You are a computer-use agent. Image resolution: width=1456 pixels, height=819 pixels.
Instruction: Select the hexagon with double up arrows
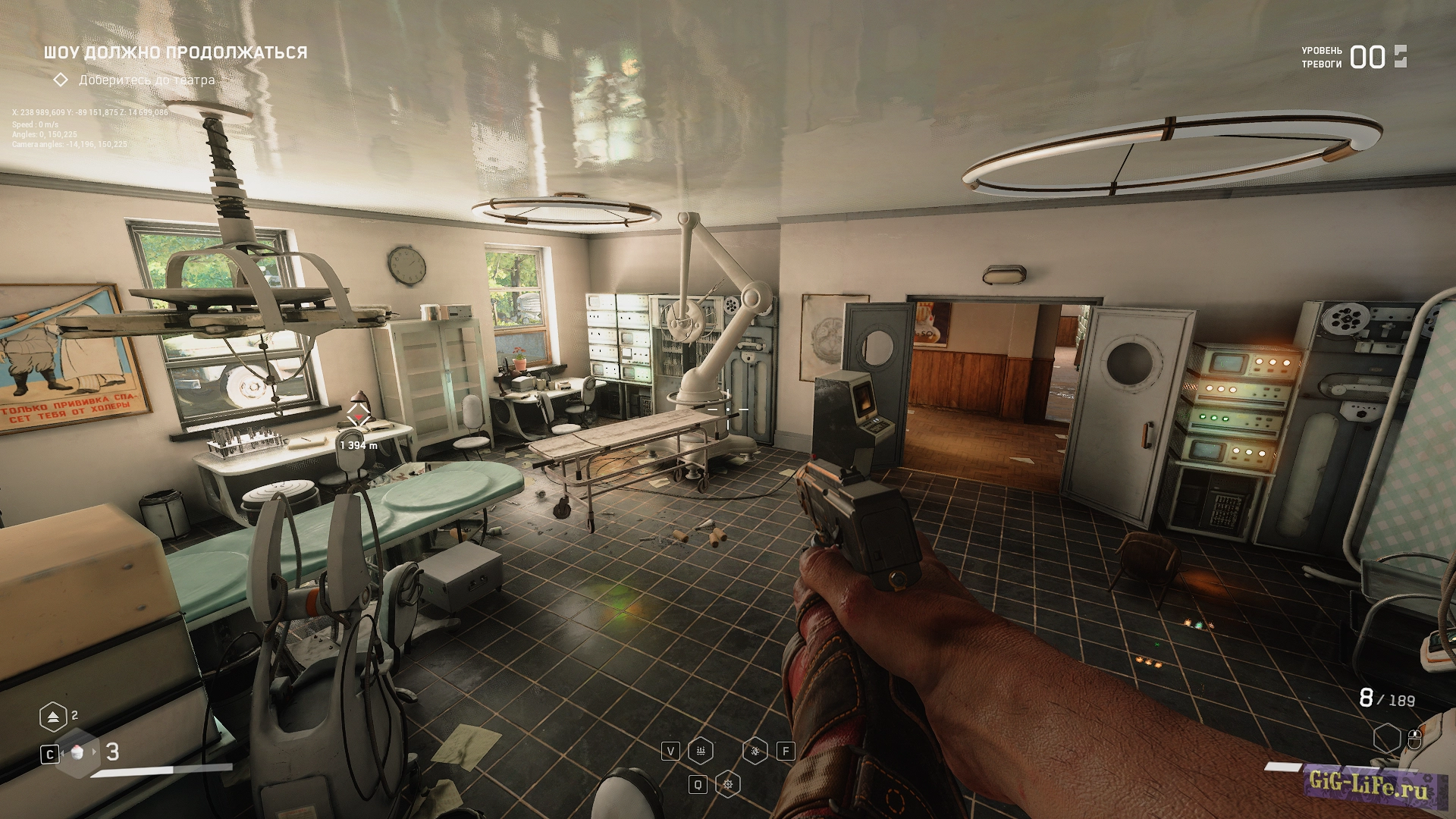(53, 717)
